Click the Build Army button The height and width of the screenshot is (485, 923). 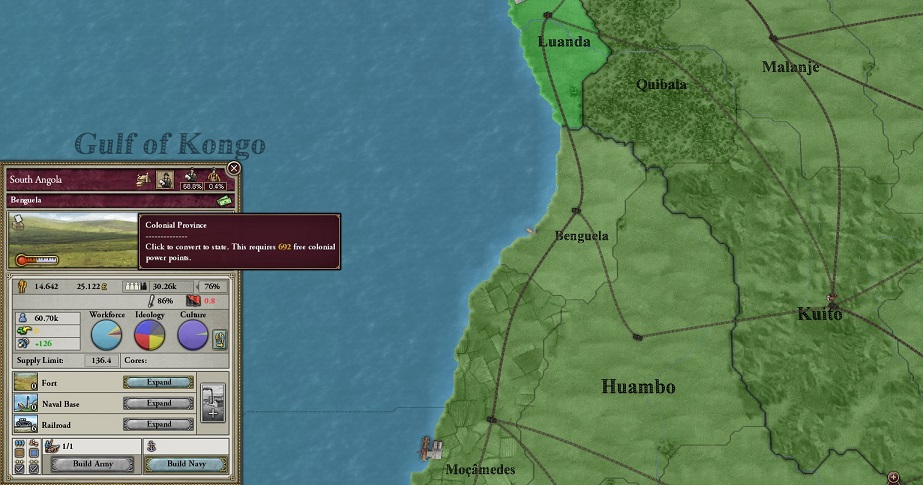[92, 464]
